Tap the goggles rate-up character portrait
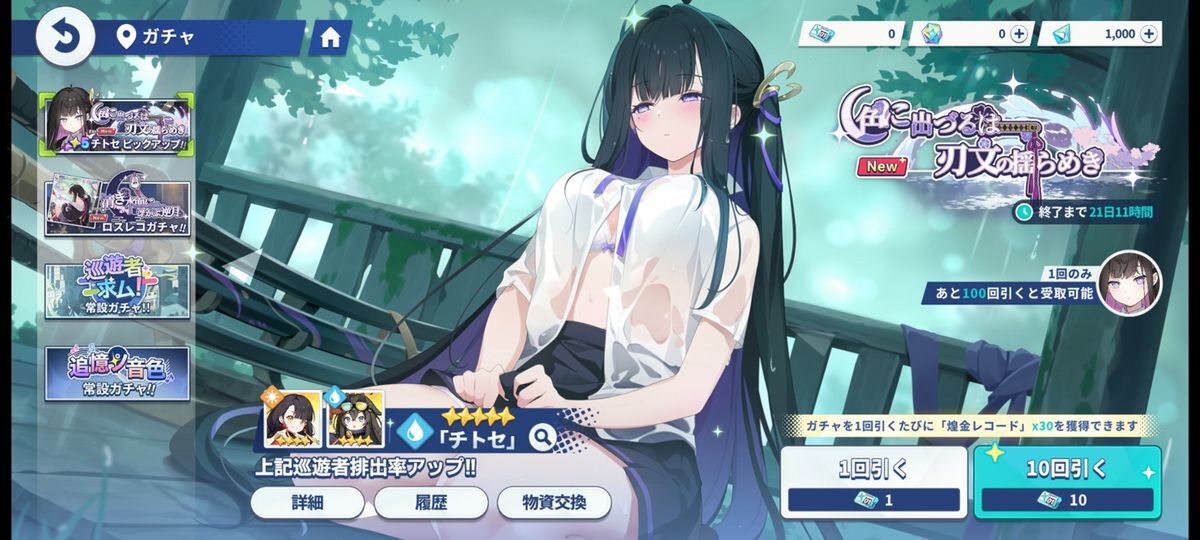 (x=355, y=419)
